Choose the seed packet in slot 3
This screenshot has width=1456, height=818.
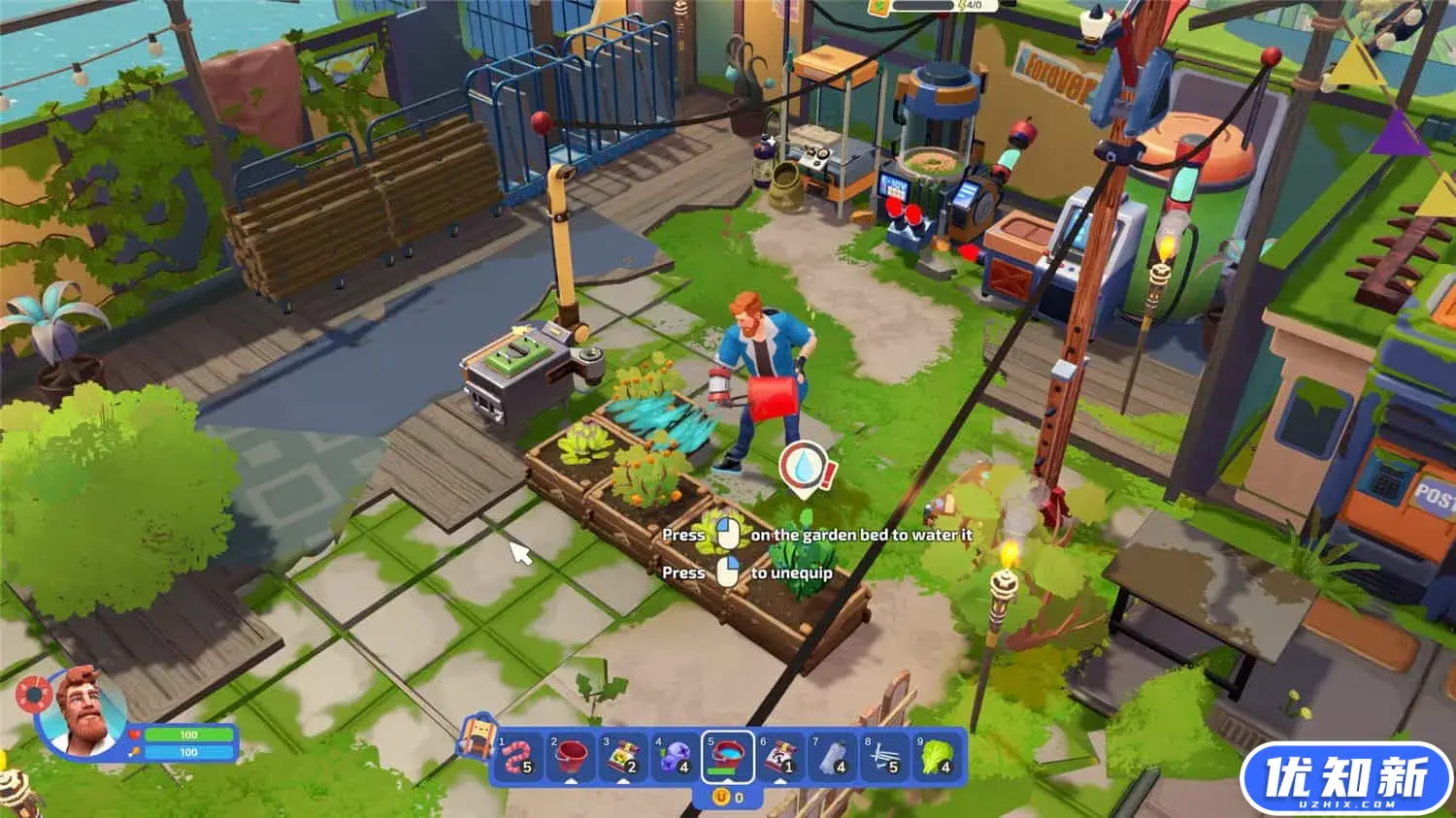click(x=623, y=756)
